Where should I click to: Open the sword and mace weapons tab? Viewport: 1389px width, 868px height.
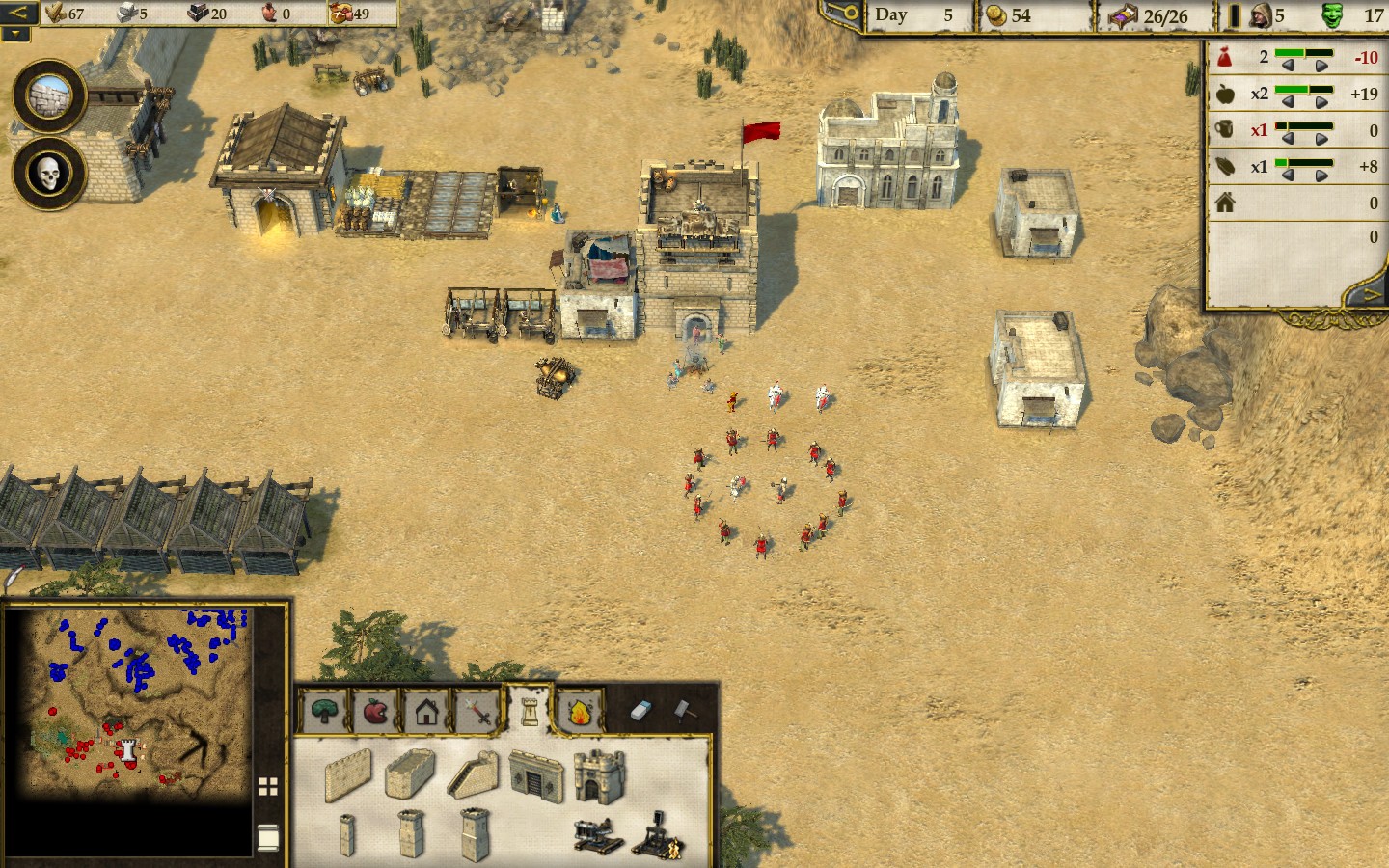[x=478, y=712]
